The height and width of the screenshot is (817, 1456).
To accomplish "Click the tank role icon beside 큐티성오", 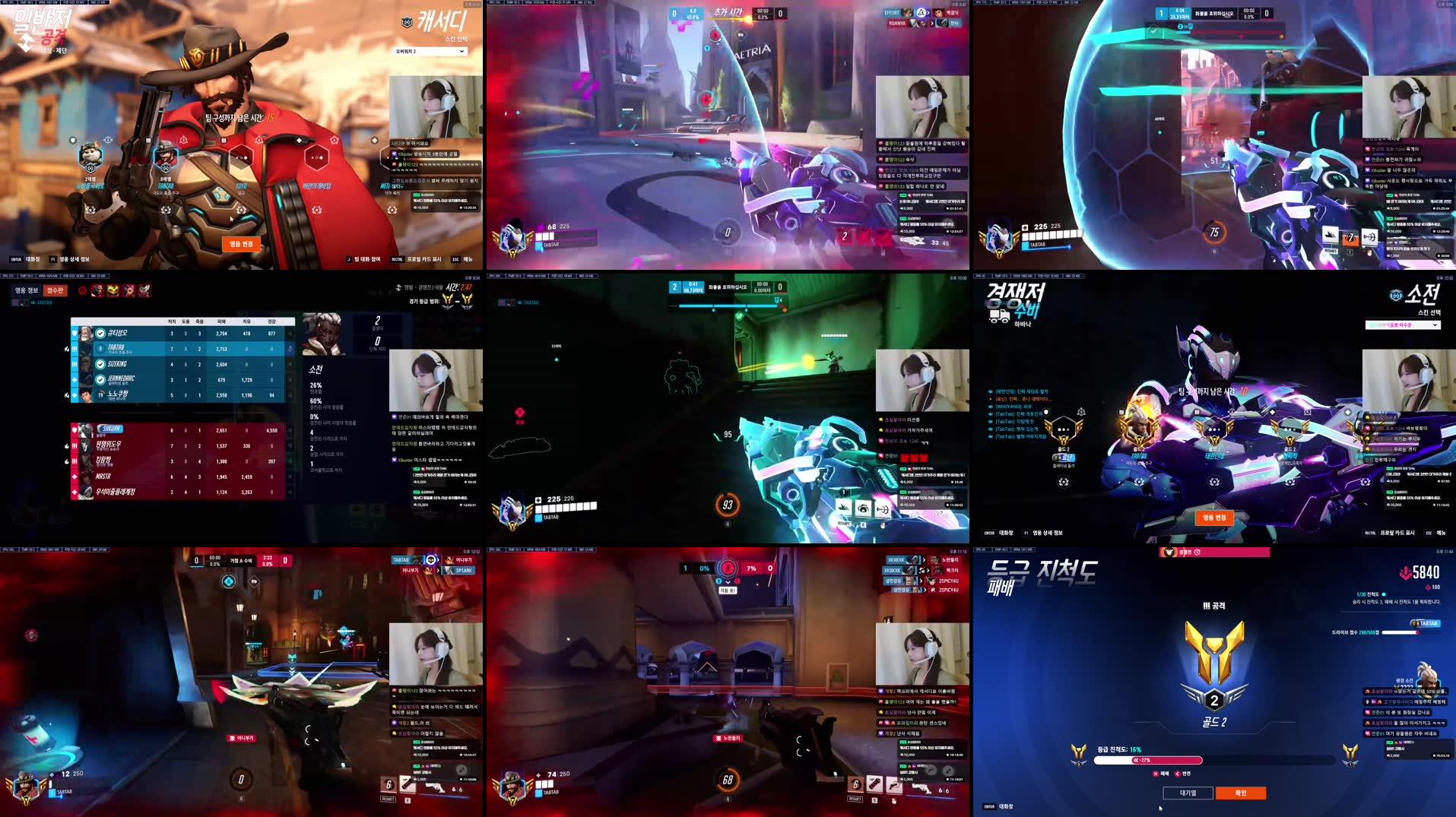I will point(74,333).
